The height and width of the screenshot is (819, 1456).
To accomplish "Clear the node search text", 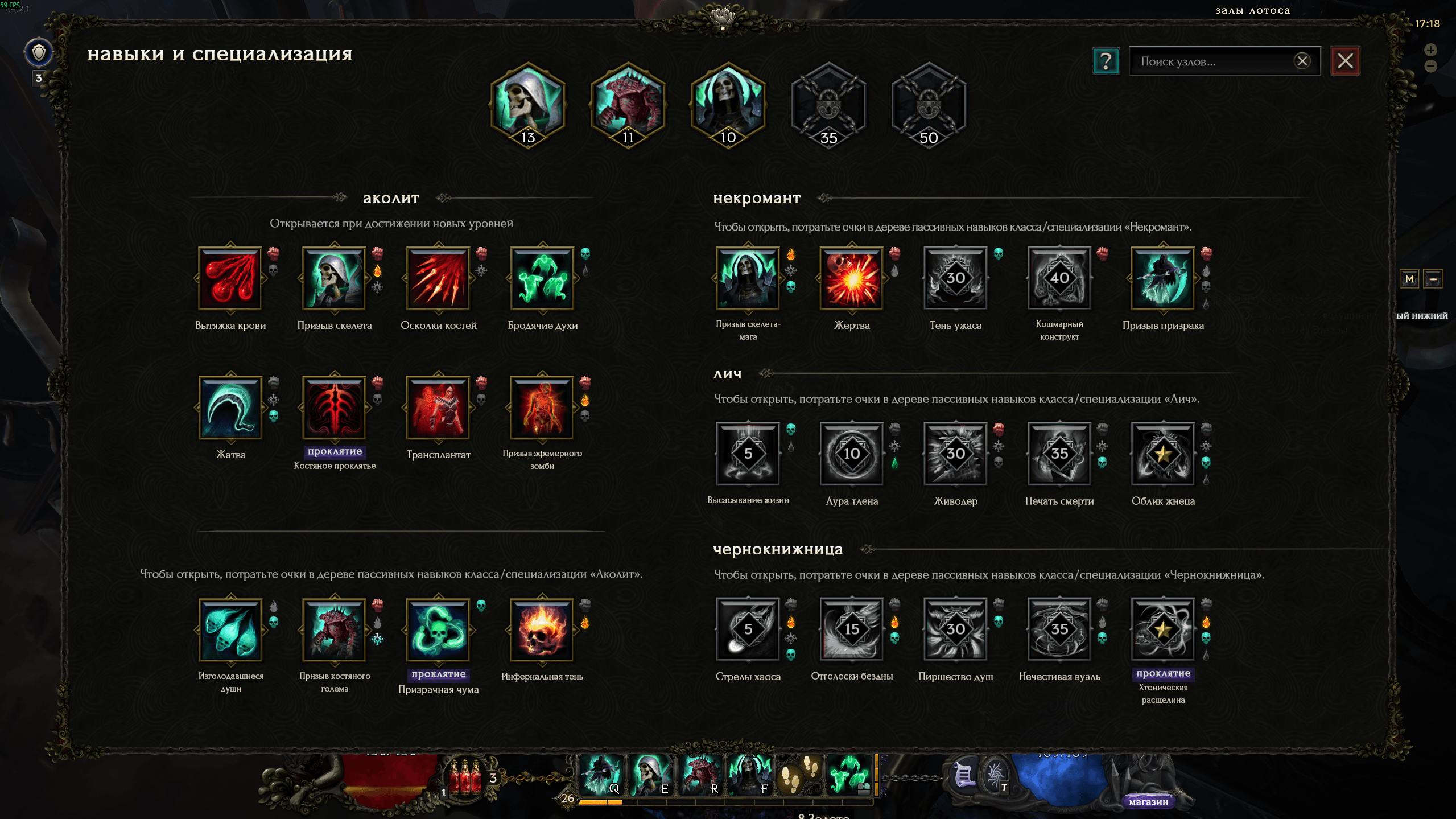I will (1302, 61).
